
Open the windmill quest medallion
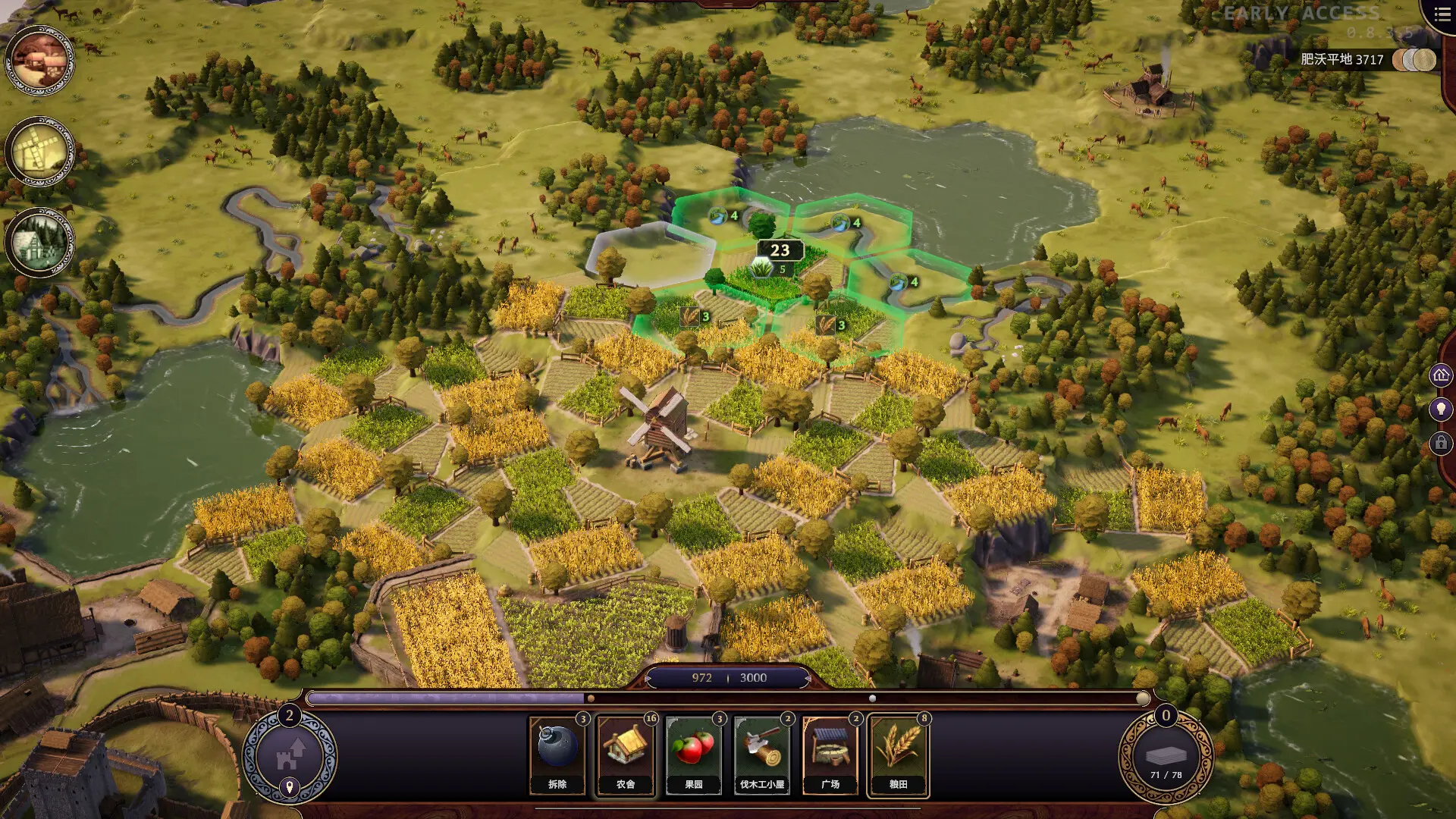40,152
